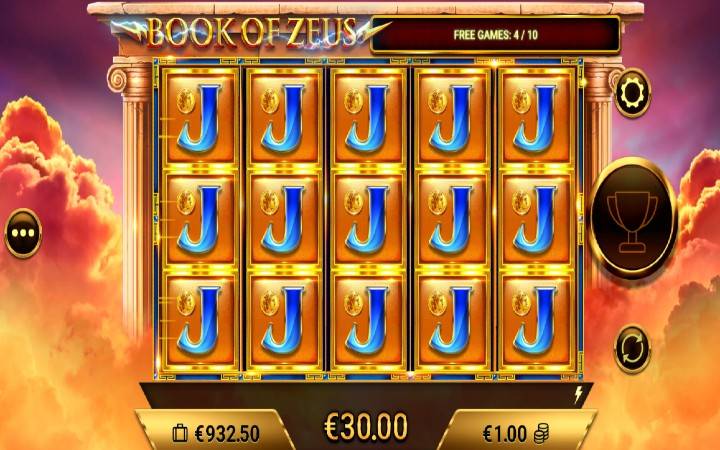
Task: Toggle the autoplay circular arrows button
Action: pyautogui.click(x=632, y=348)
